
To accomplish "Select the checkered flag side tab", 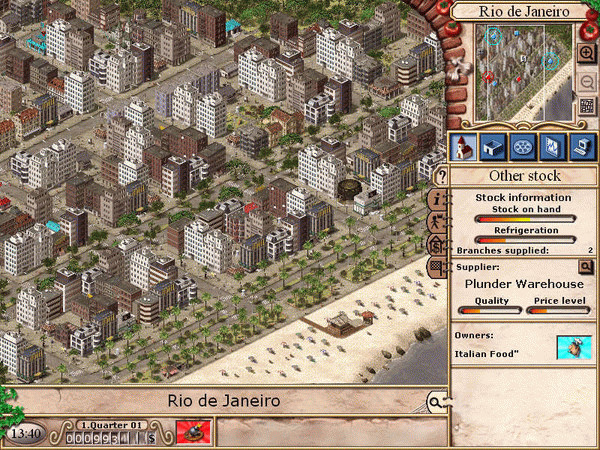I will coord(439,267).
